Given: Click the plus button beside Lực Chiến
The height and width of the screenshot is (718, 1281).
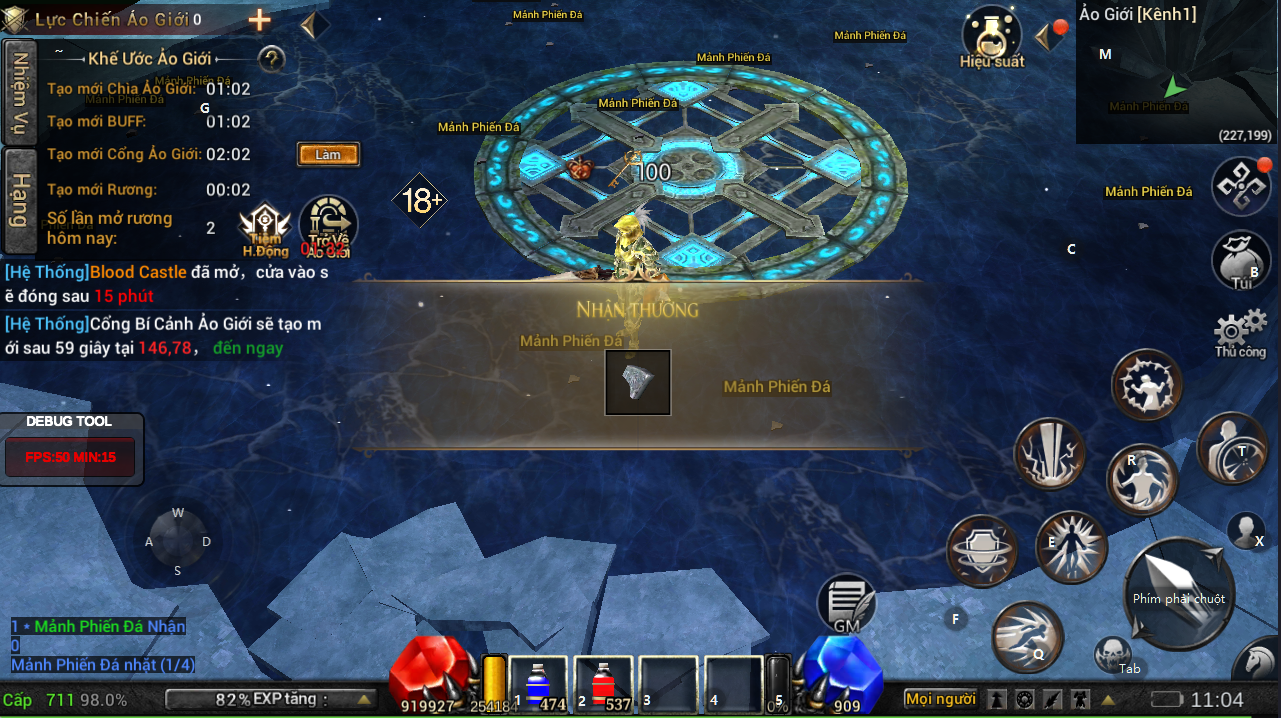Looking at the screenshot, I should click(x=259, y=20).
